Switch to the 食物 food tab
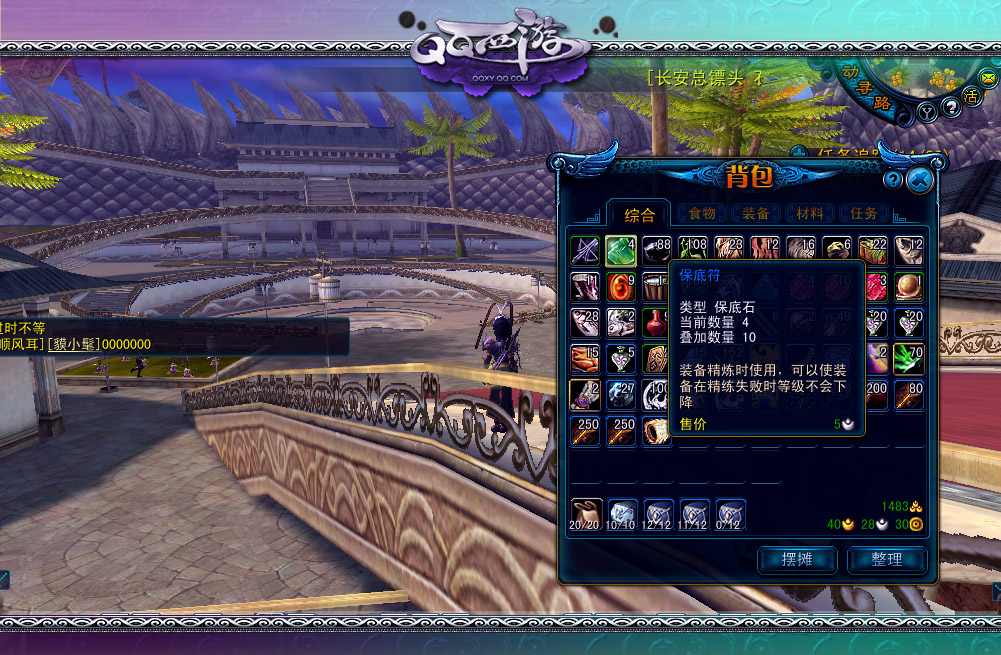The height and width of the screenshot is (655, 1001). pos(702,213)
